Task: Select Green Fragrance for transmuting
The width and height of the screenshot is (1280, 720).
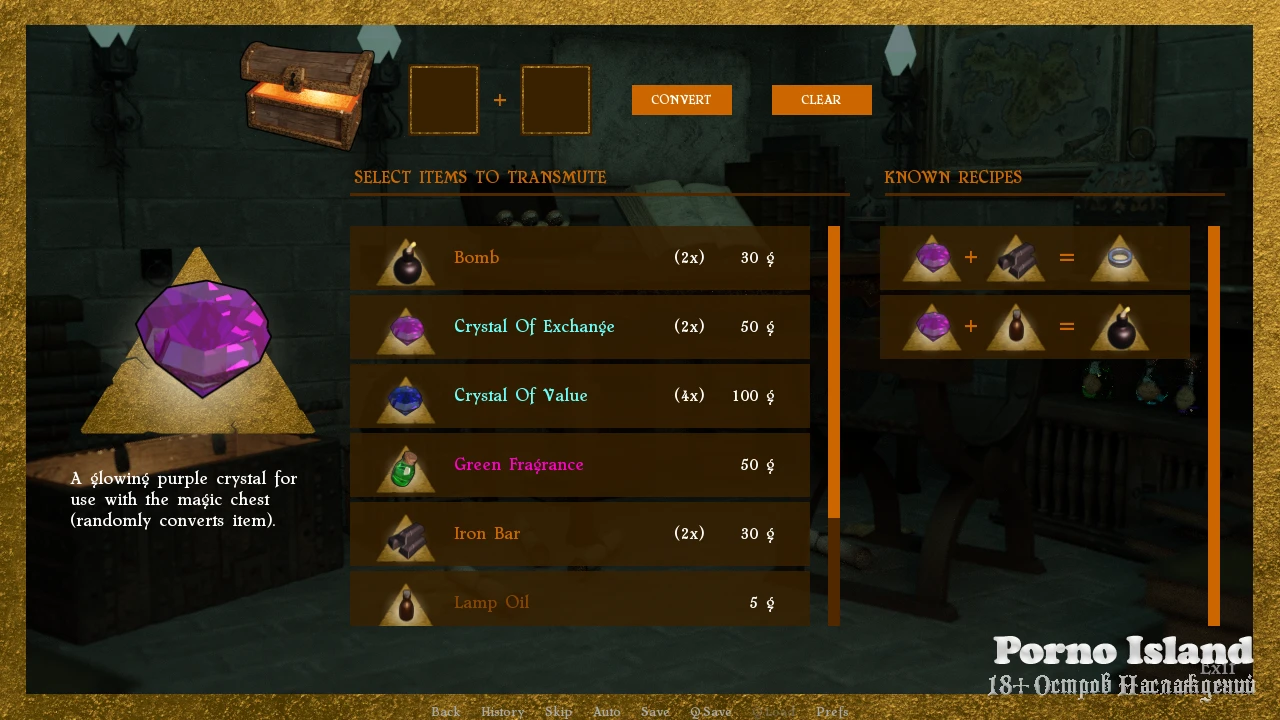Action: point(579,465)
